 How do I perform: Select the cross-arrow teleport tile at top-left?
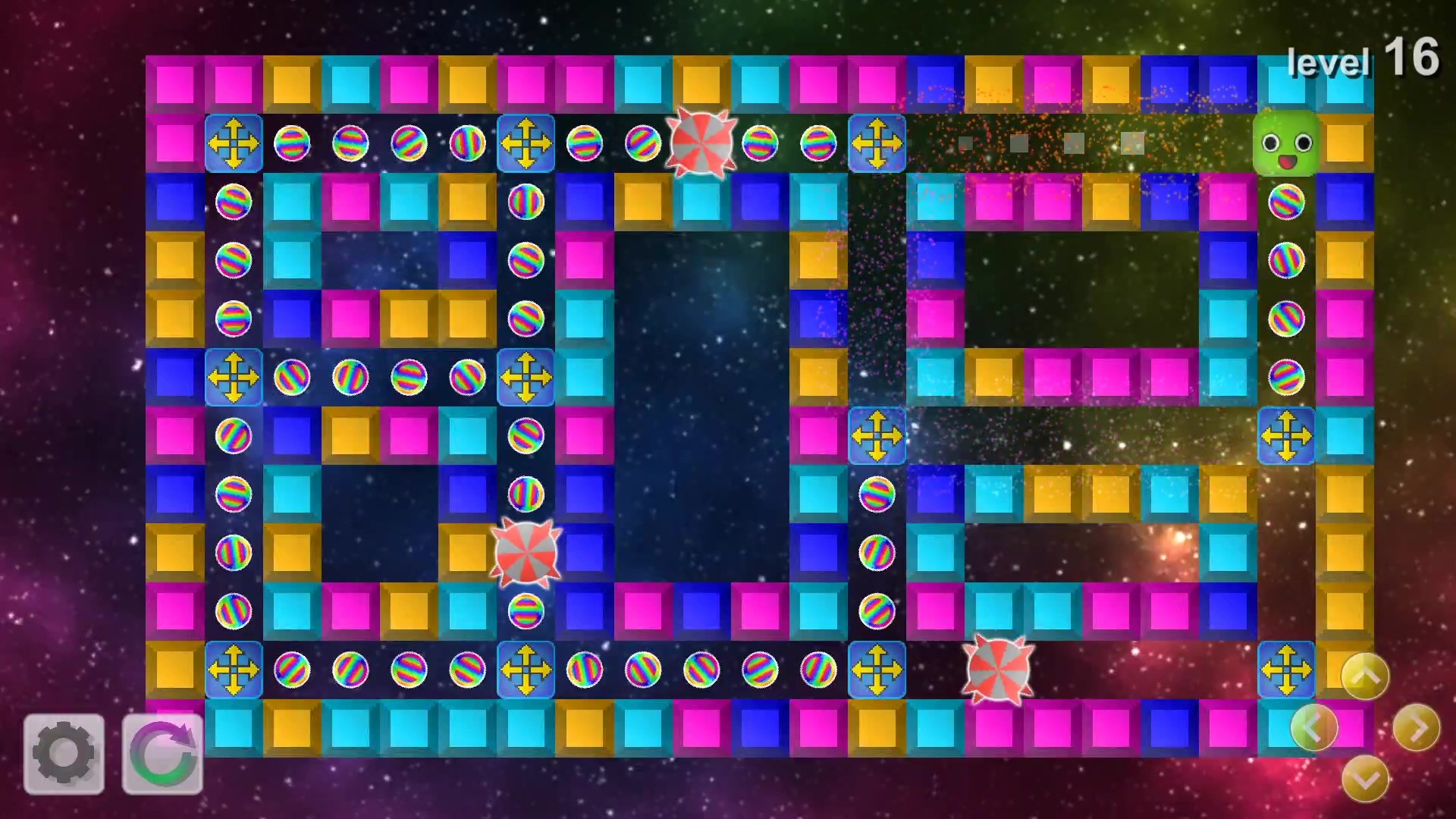234,144
